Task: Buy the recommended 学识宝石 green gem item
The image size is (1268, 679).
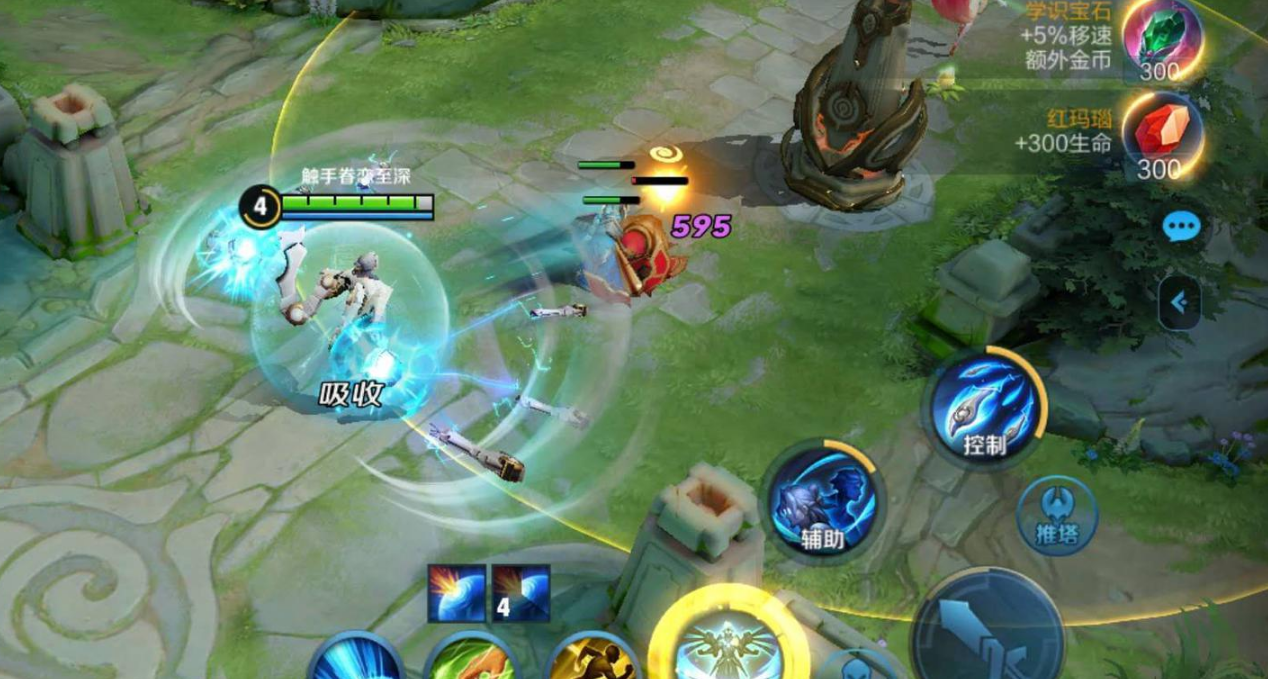Action: tap(1161, 39)
